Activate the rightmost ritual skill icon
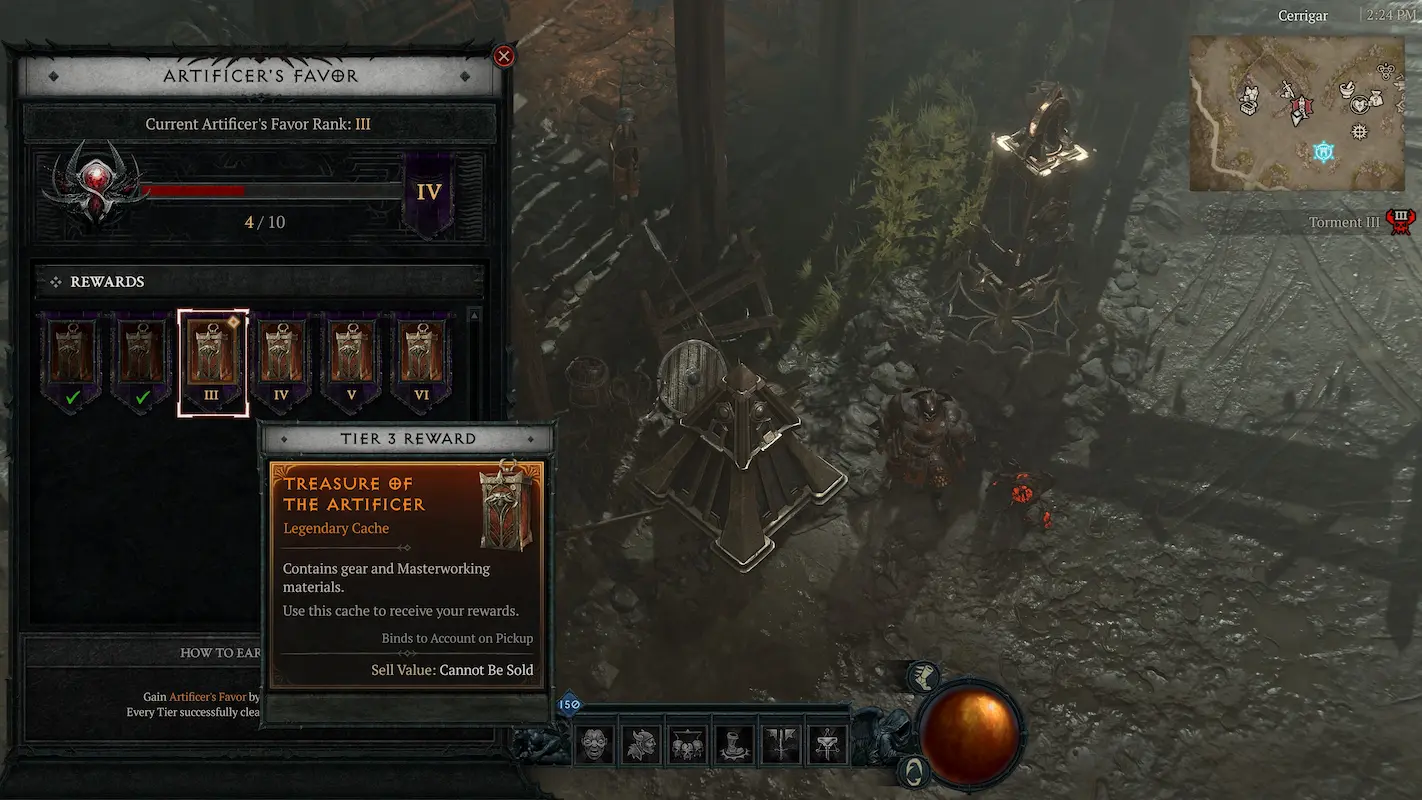 (826, 745)
